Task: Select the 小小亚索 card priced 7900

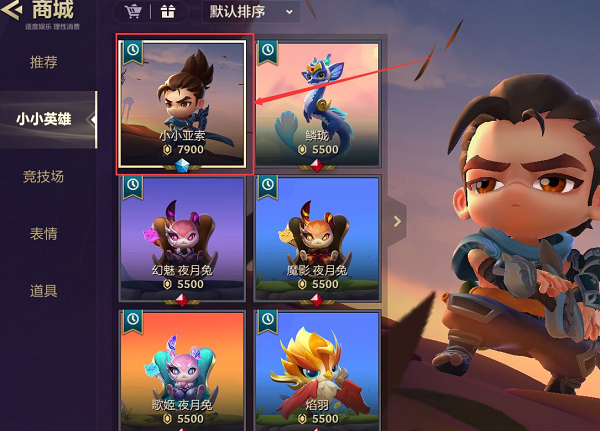Action: [182, 104]
